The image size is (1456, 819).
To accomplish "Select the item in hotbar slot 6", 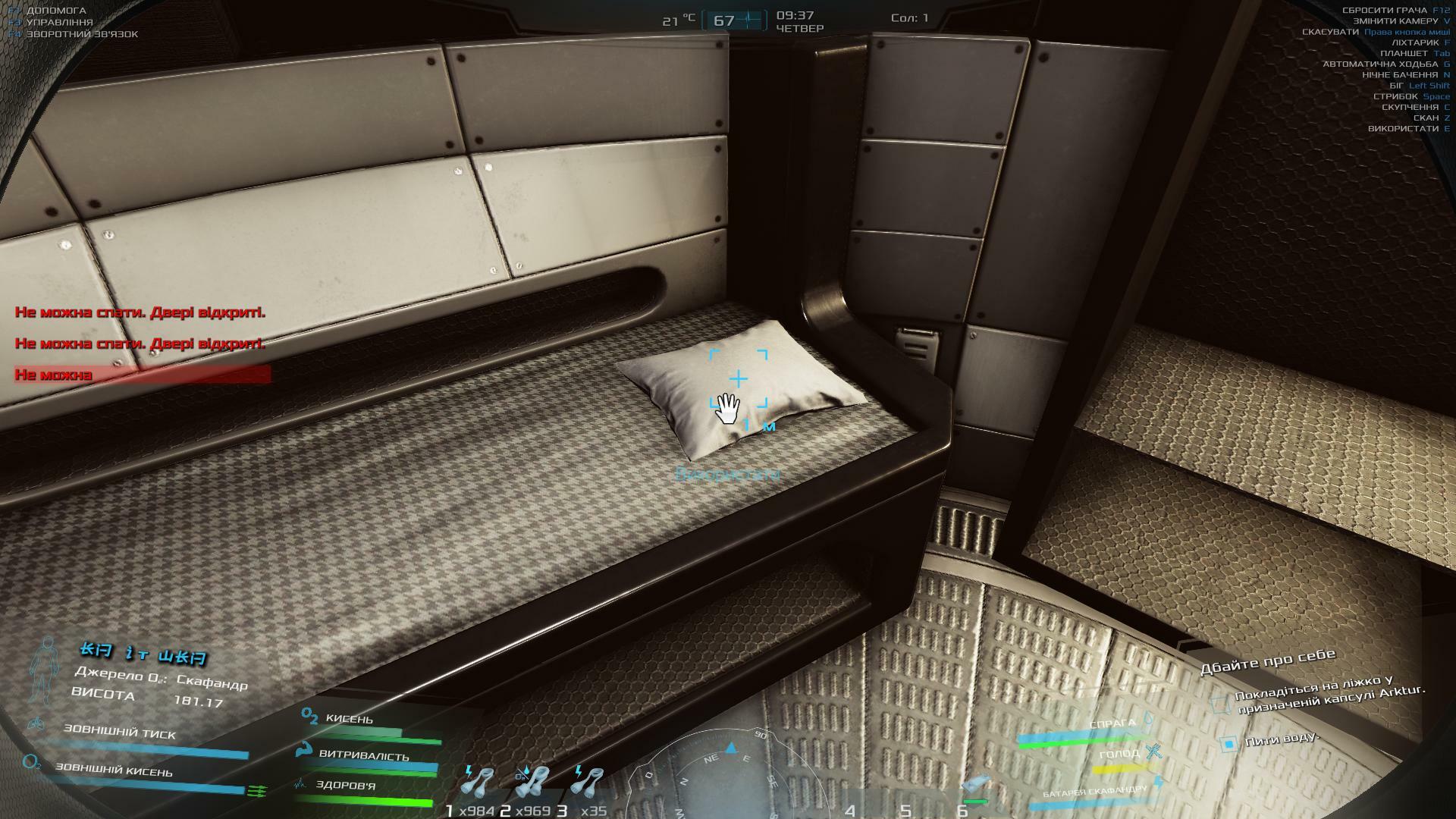I will [x=975, y=787].
